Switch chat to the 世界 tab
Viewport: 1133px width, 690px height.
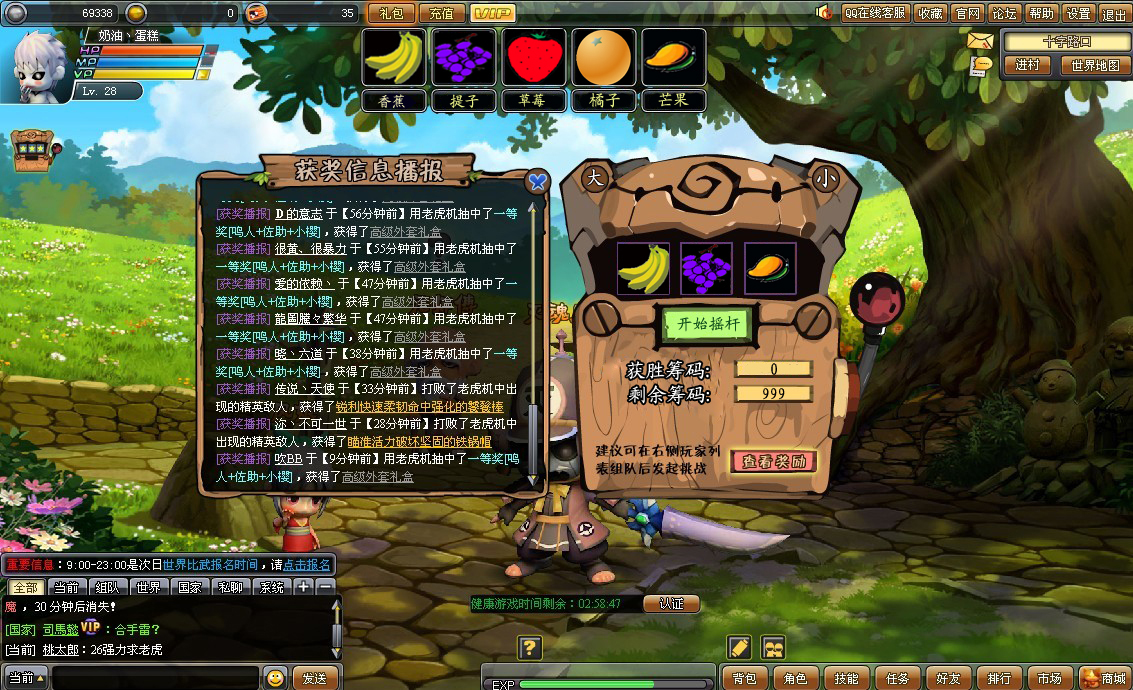[x=149, y=588]
